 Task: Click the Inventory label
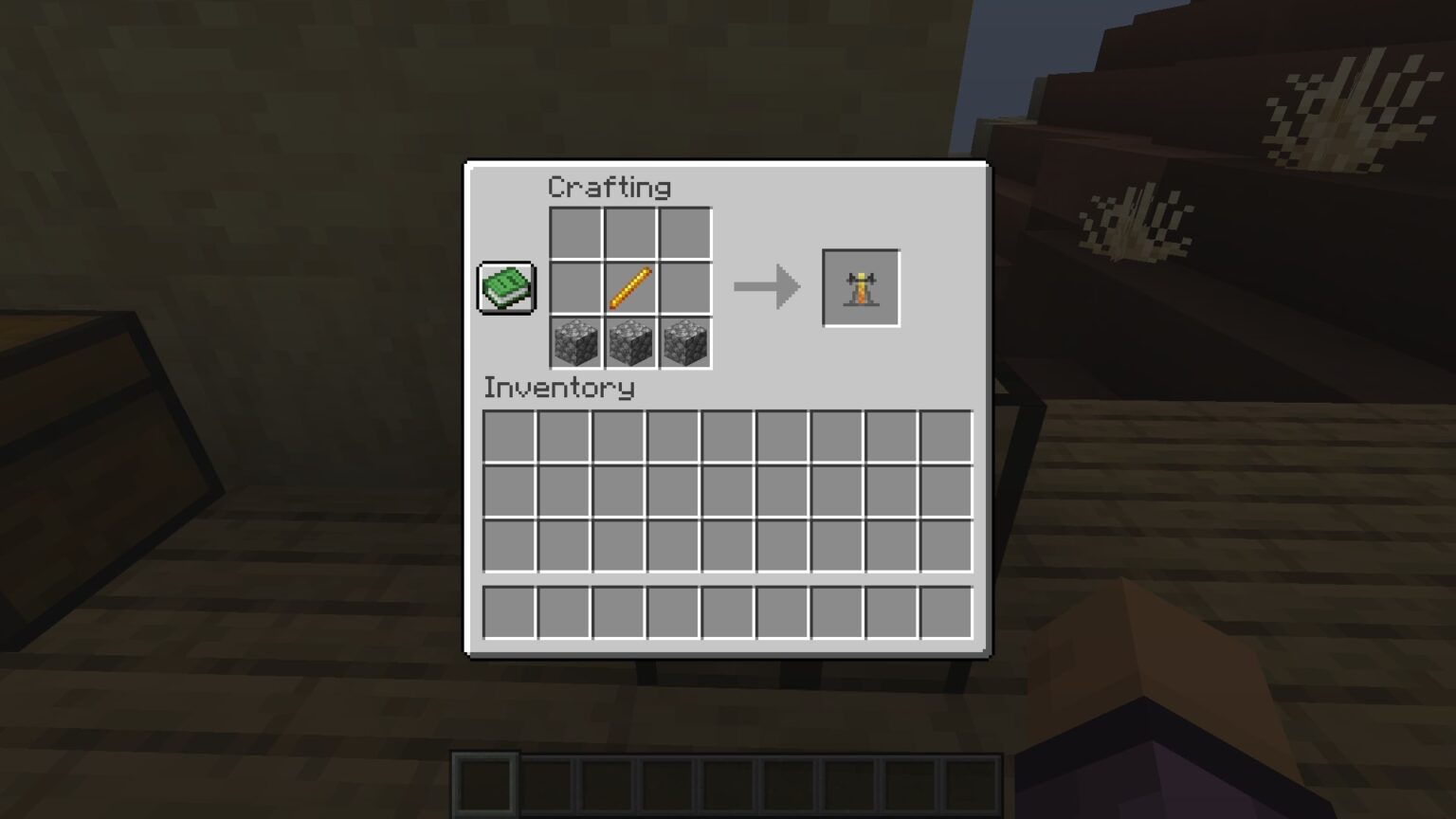559,388
